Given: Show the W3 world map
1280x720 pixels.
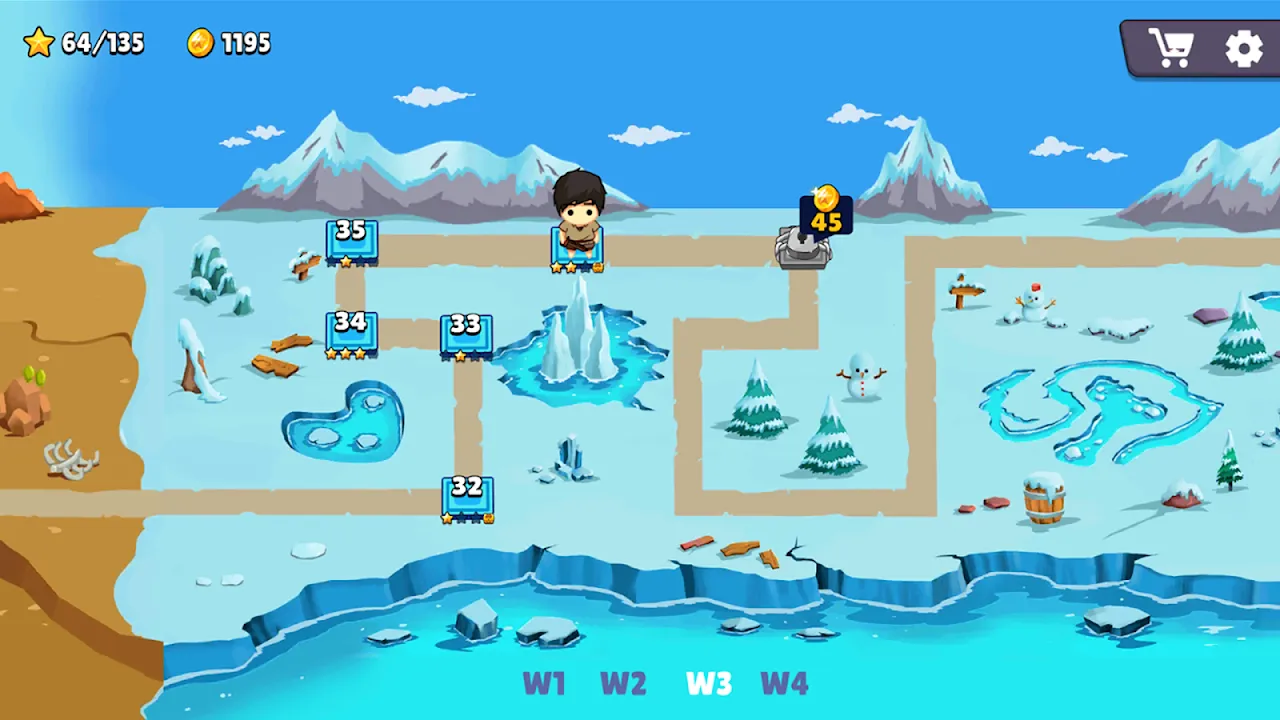Looking at the screenshot, I should pos(708,684).
